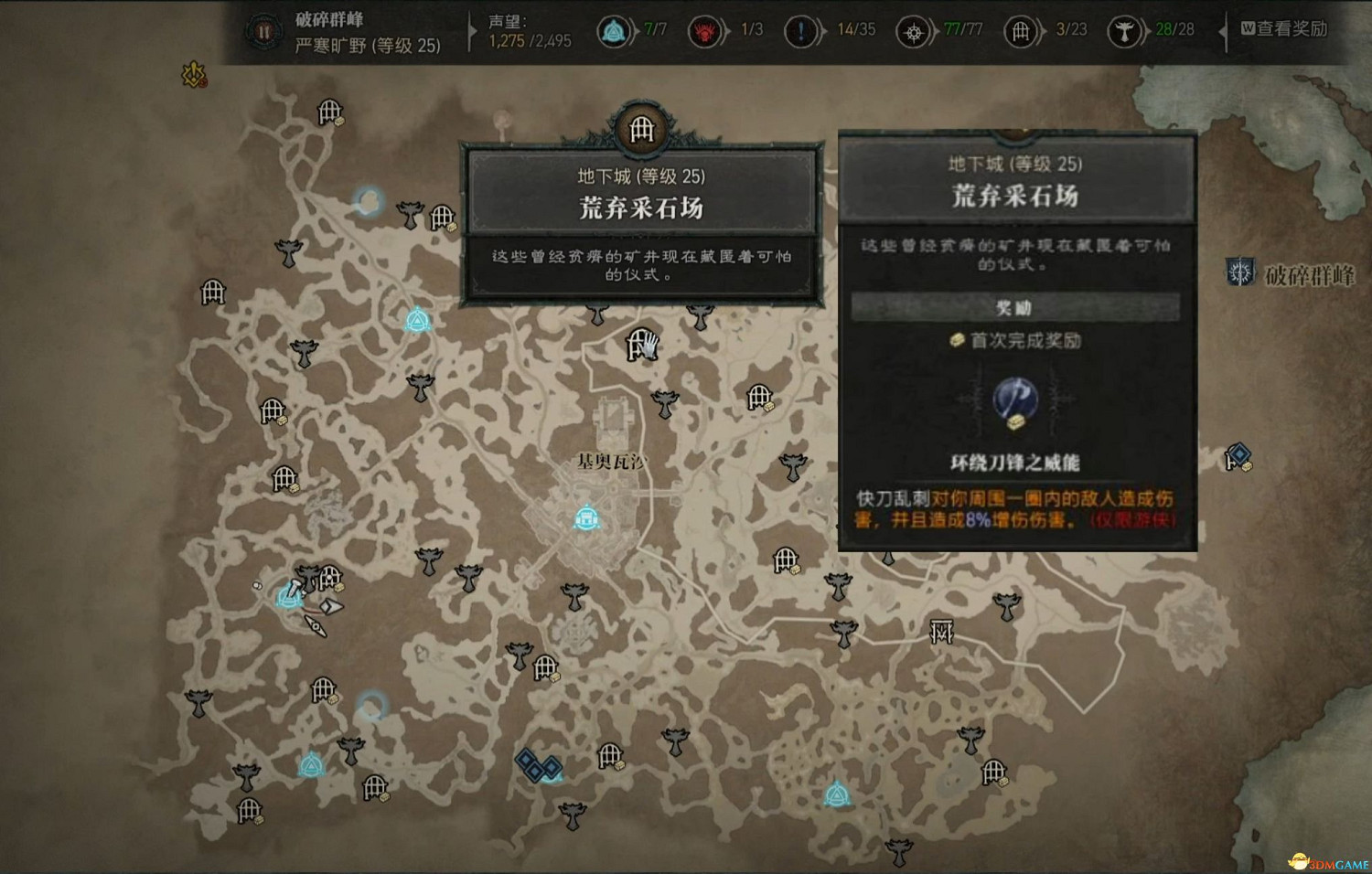Click the 首次完成奖励 reward entry
1372x874 pixels.
pyautogui.click(x=1015, y=340)
